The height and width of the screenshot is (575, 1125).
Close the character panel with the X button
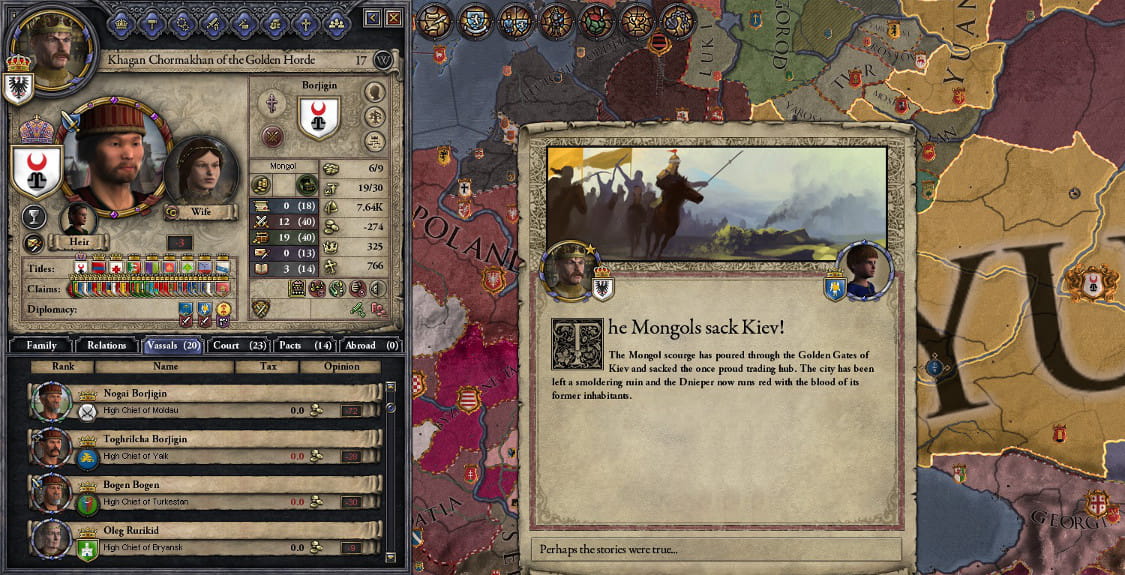(x=393, y=18)
